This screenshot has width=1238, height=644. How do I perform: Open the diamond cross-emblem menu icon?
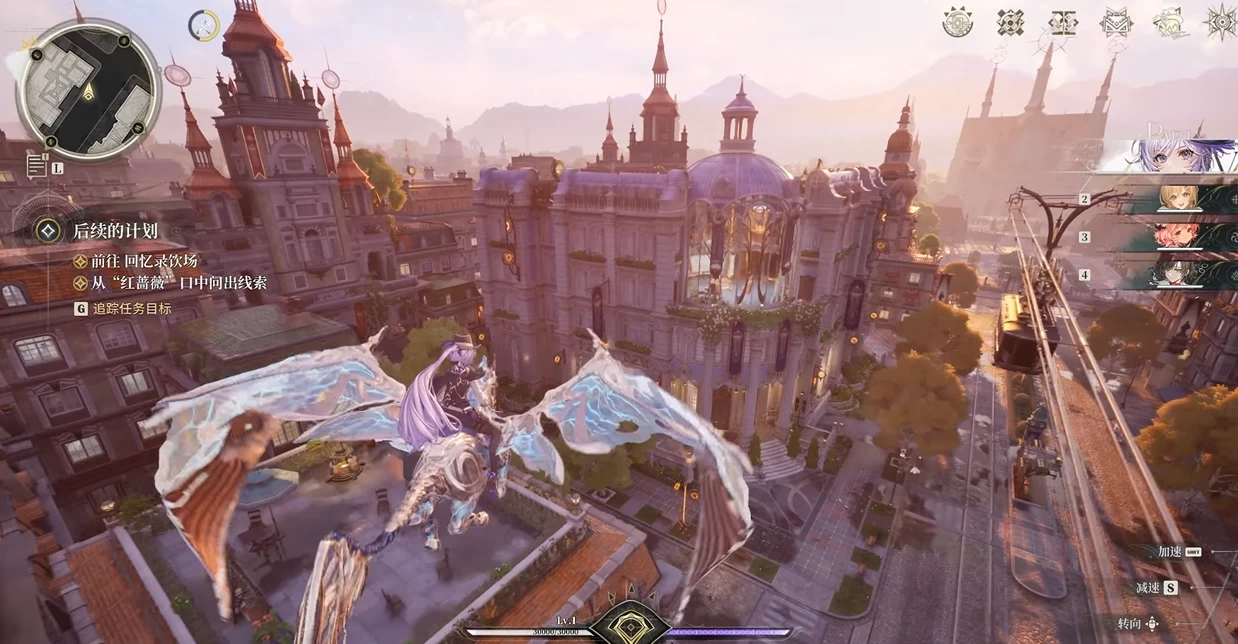point(1010,22)
